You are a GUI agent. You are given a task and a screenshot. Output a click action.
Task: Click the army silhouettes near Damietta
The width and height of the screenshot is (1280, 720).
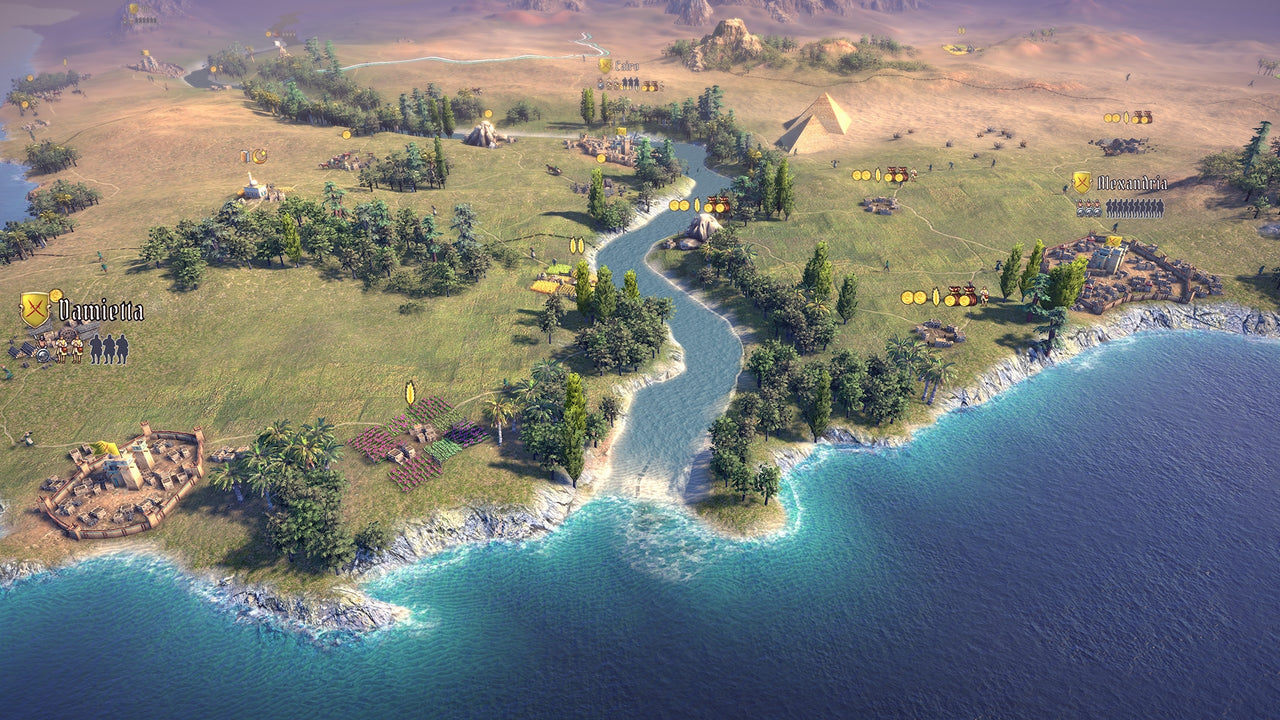coord(110,350)
